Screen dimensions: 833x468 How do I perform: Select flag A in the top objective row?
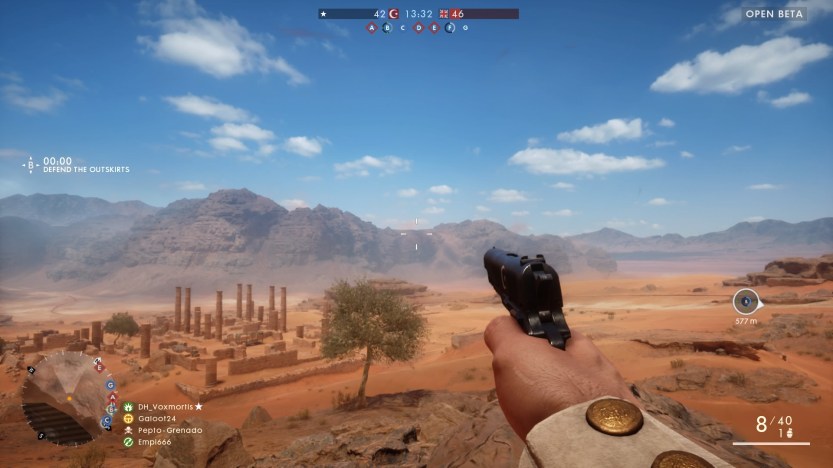(x=373, y=28)
